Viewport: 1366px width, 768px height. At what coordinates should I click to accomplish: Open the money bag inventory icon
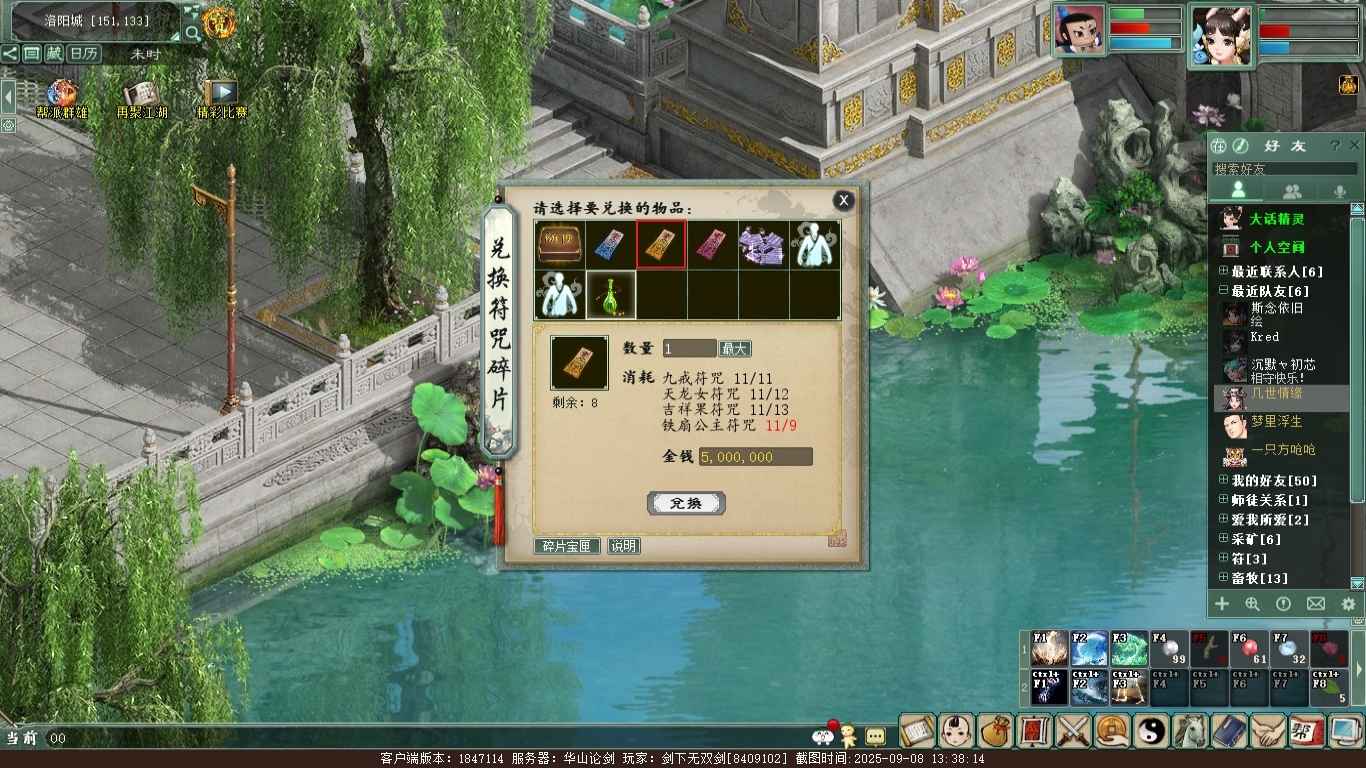tap(996, 731)
